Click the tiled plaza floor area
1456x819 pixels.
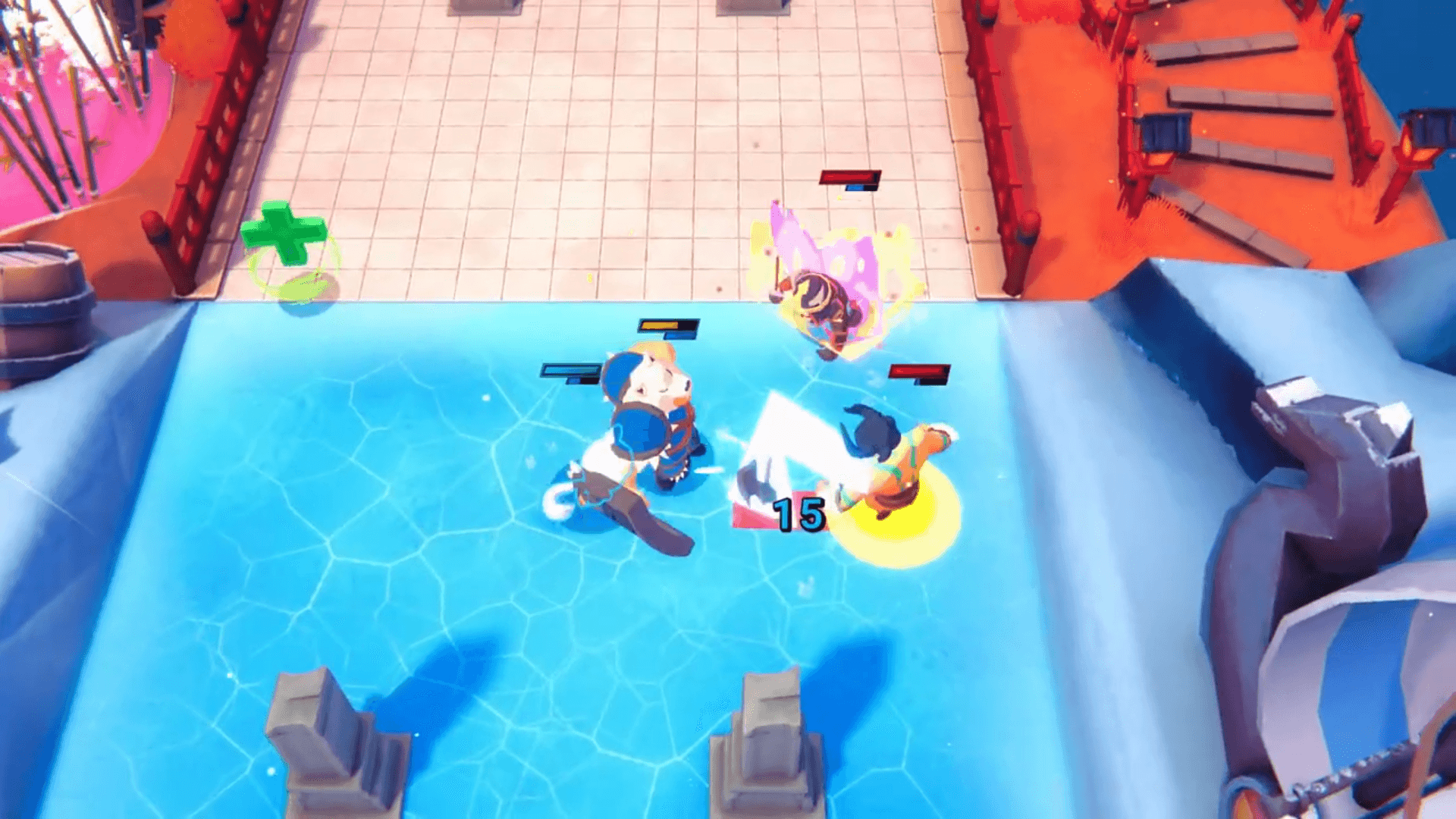[531, 136]
